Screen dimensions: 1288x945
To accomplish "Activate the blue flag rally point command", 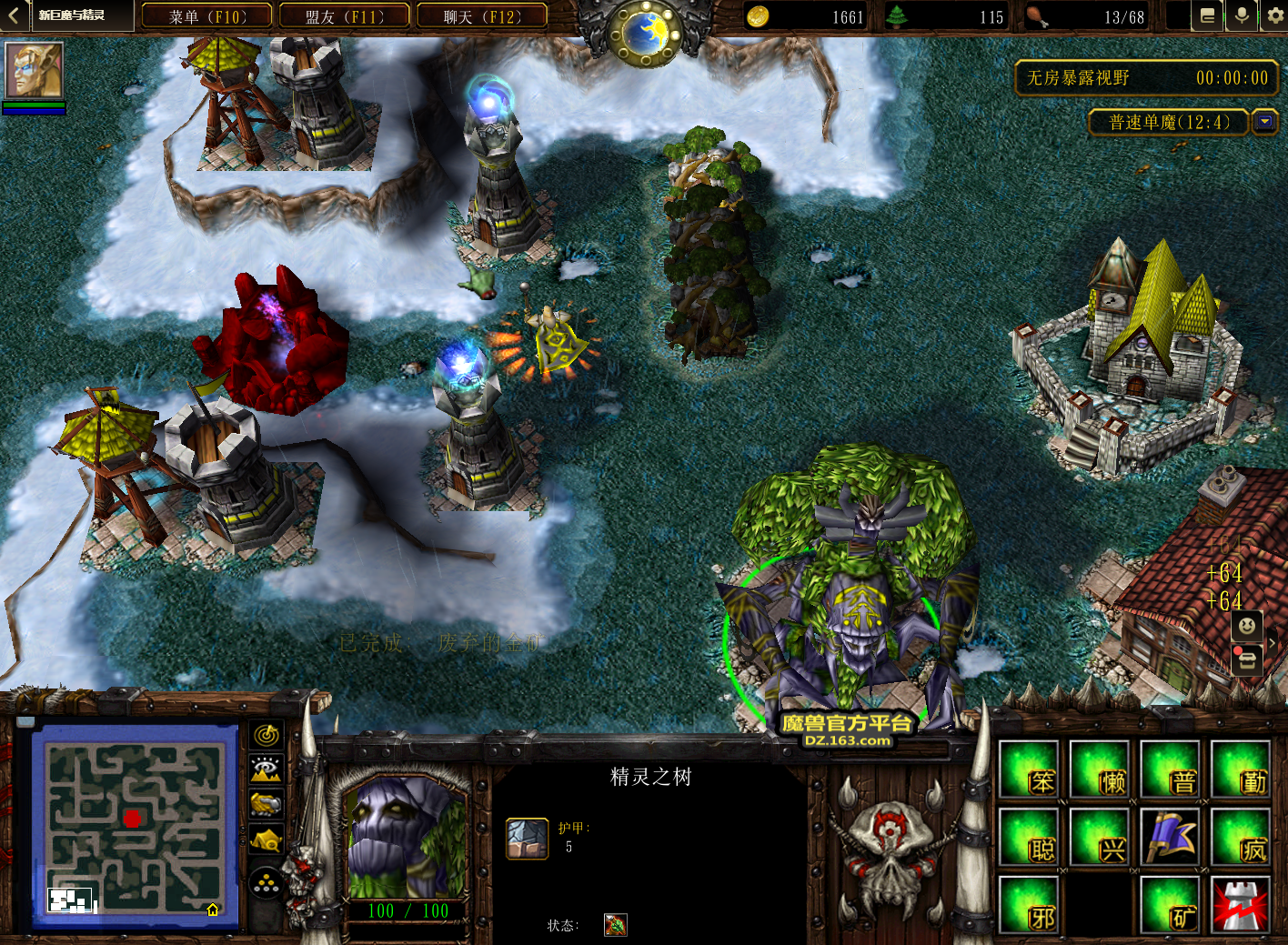I will [1172, 838].
